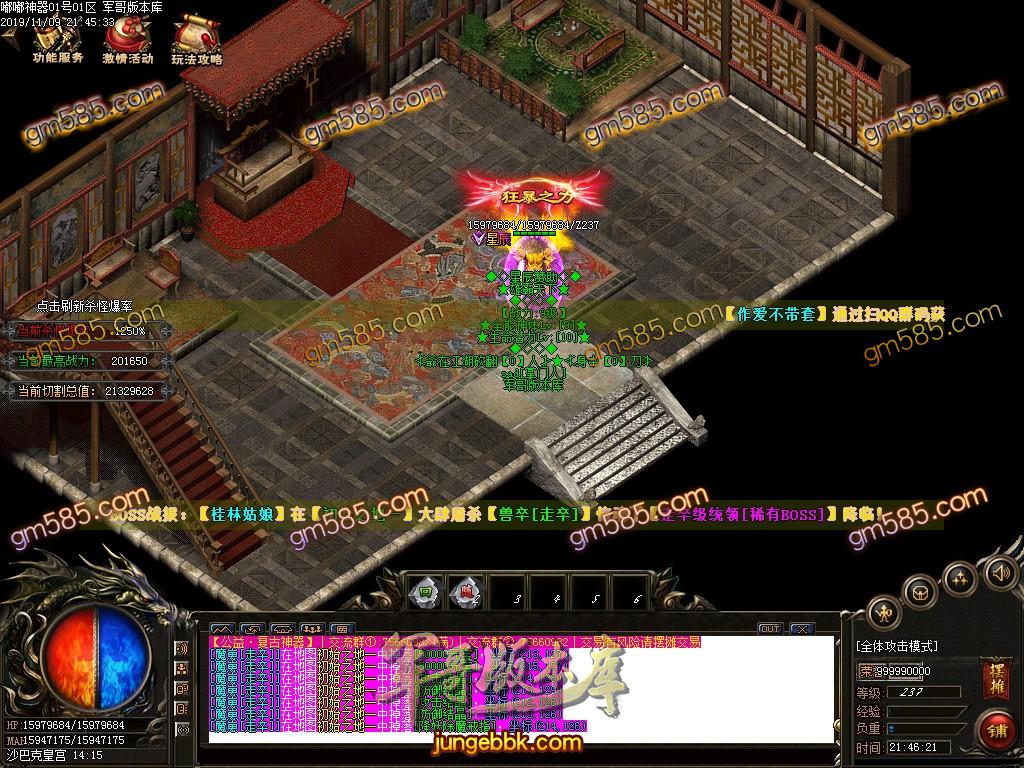1024x768 pixels.
Task: Click the OUT button above the chat
Action: pyautogui.click(x=769, y=628)
